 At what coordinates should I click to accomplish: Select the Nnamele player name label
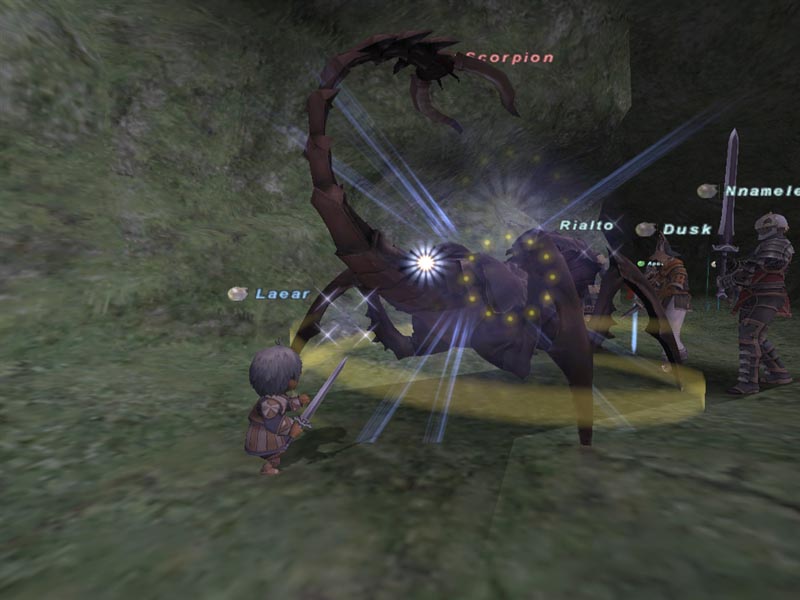coord(761,191)
